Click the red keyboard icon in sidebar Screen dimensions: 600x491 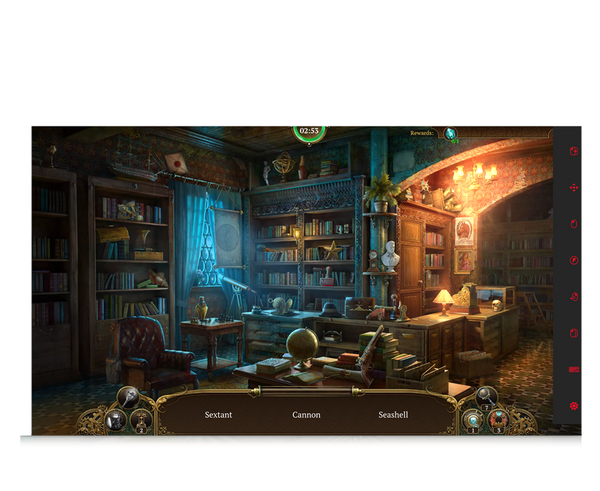click(574, 370)
